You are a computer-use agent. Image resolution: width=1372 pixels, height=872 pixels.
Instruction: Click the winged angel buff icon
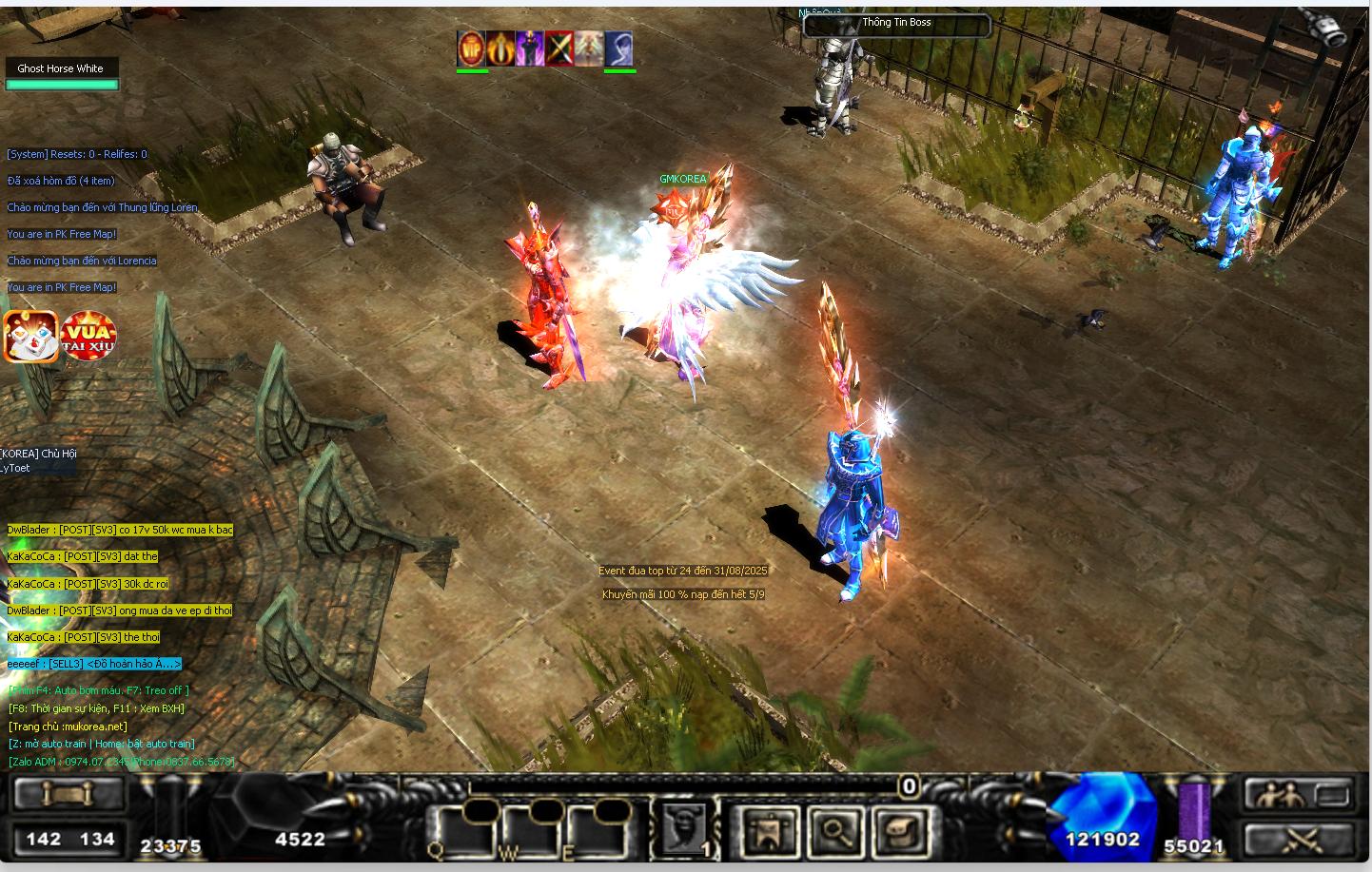pos(588,48)
